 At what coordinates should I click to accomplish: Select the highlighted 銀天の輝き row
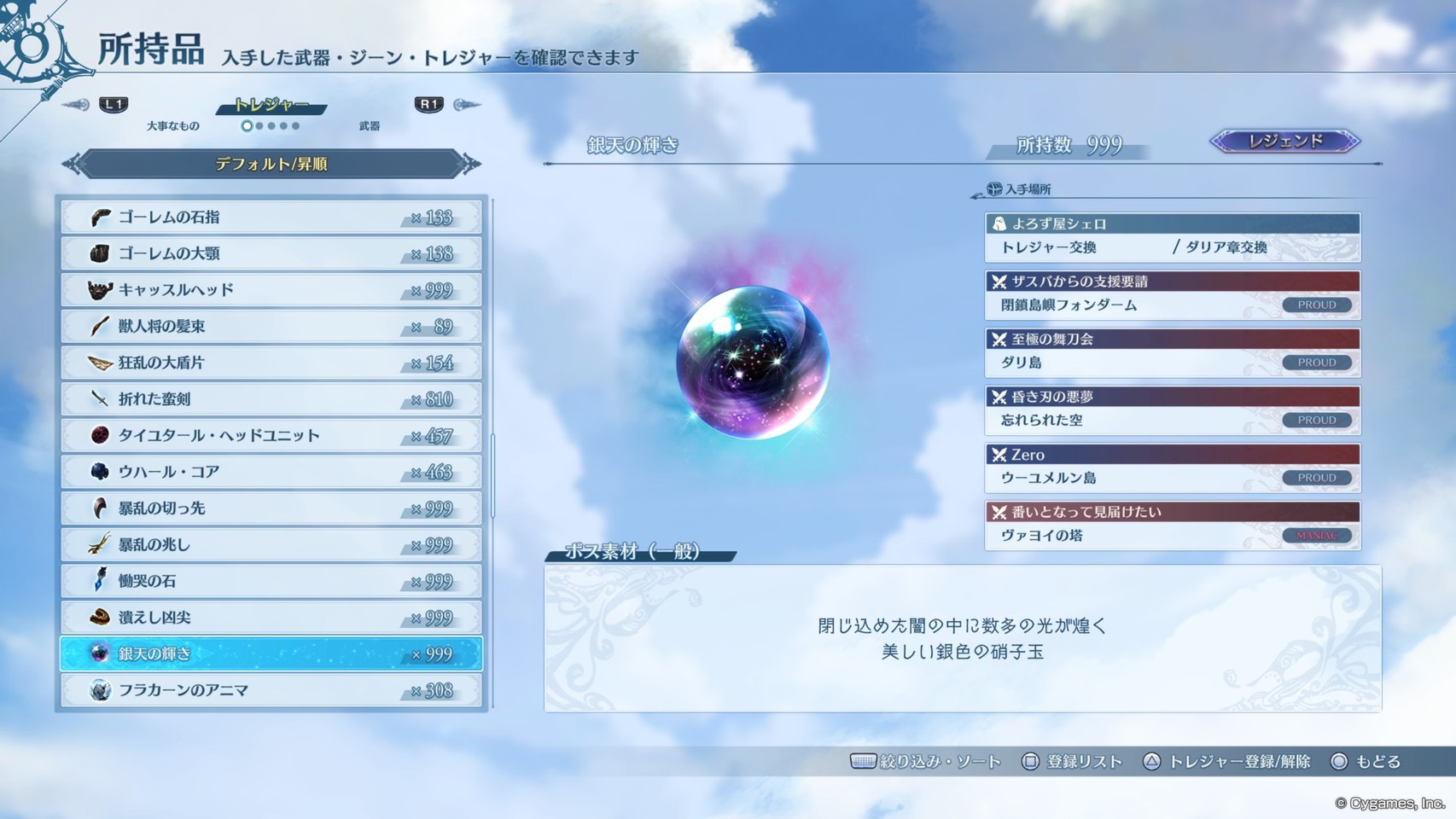coord(271,654)
